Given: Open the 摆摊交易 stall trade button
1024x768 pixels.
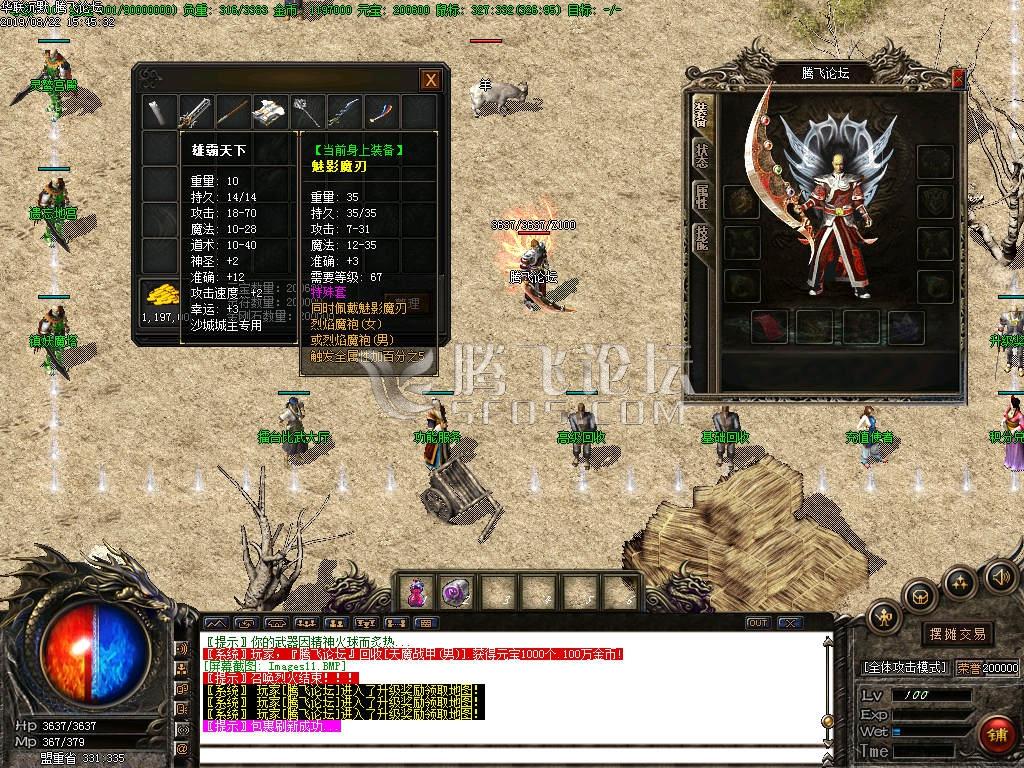Looking at the screenshot, I should (957, 634).
